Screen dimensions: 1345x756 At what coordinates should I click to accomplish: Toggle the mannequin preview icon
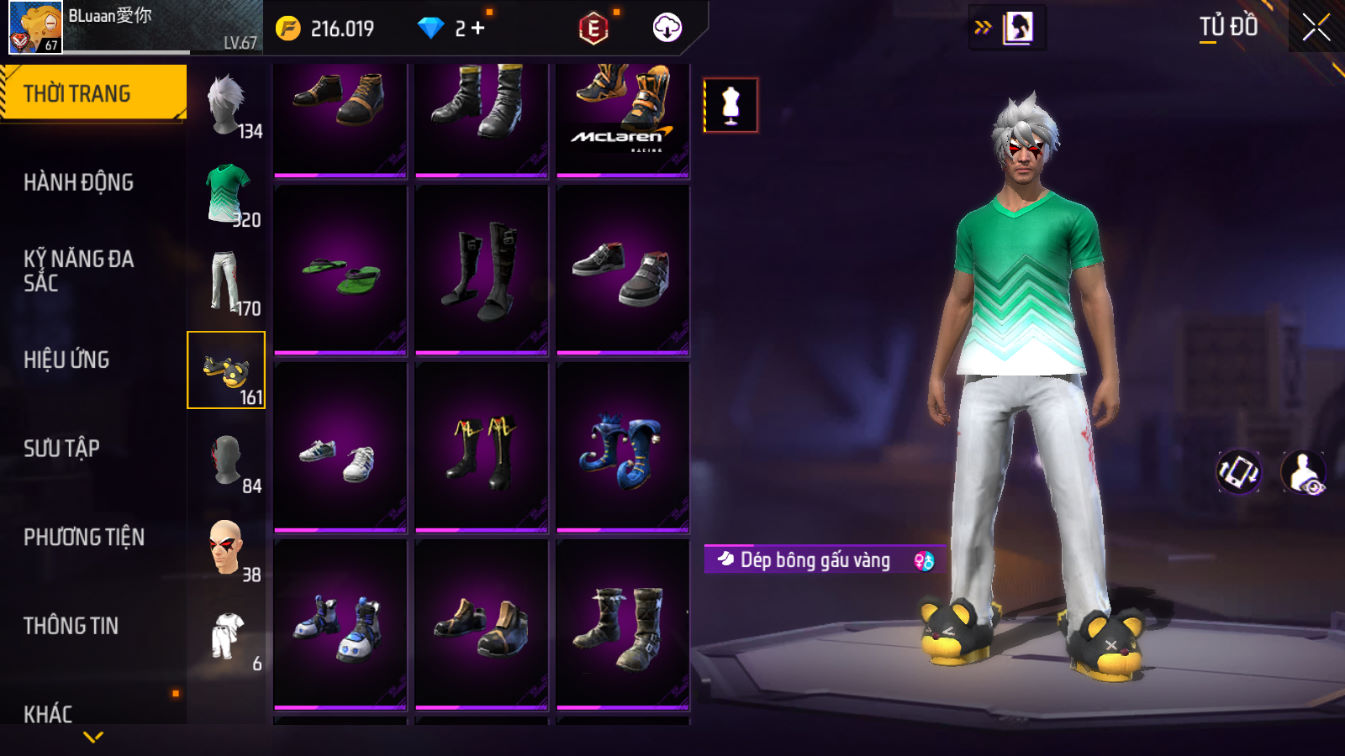[x=731, y=105]
